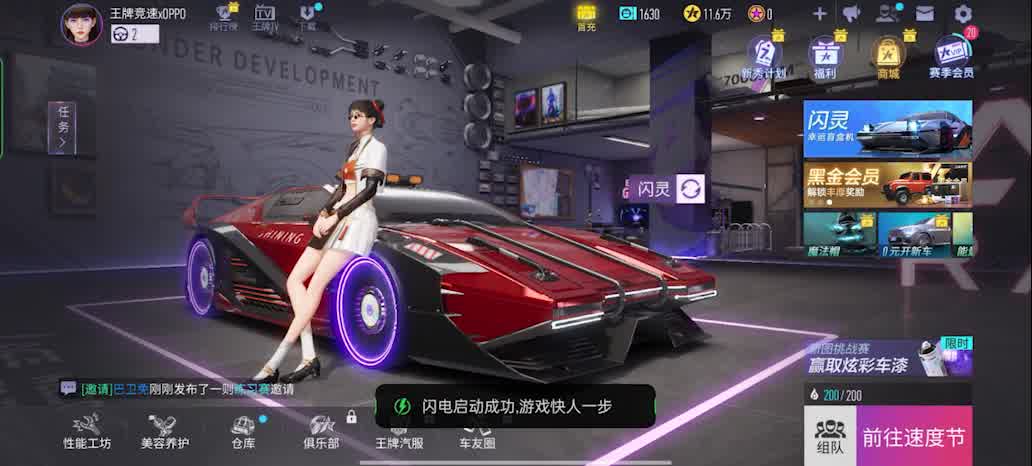The image size is (1032, 466).
Task: Open the 福利 welfare gift menu
Action: coord(825,57)
